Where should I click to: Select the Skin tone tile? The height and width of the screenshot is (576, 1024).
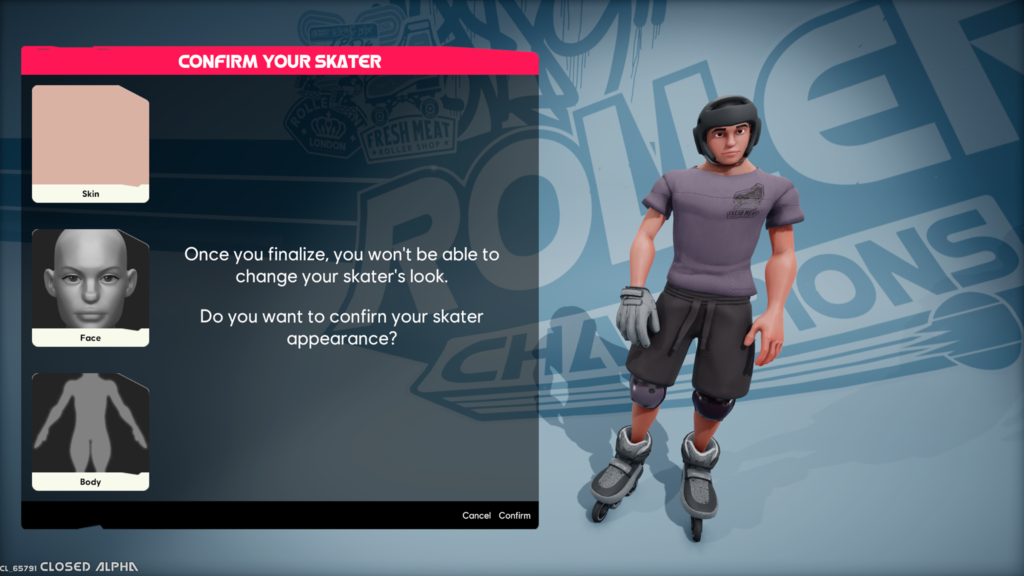[x=90, y=143]
